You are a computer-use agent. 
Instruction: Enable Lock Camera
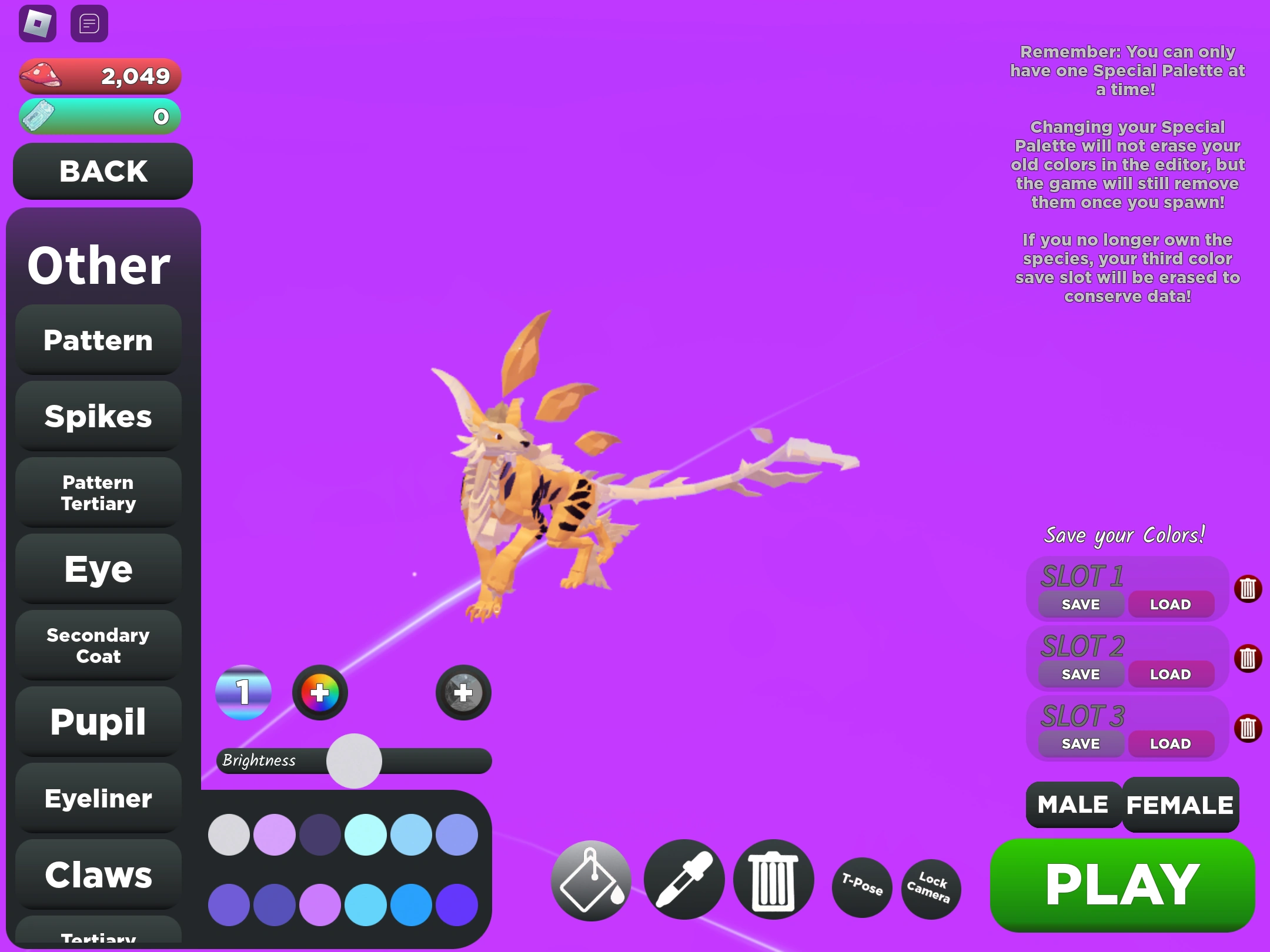(x=930, y=887)
